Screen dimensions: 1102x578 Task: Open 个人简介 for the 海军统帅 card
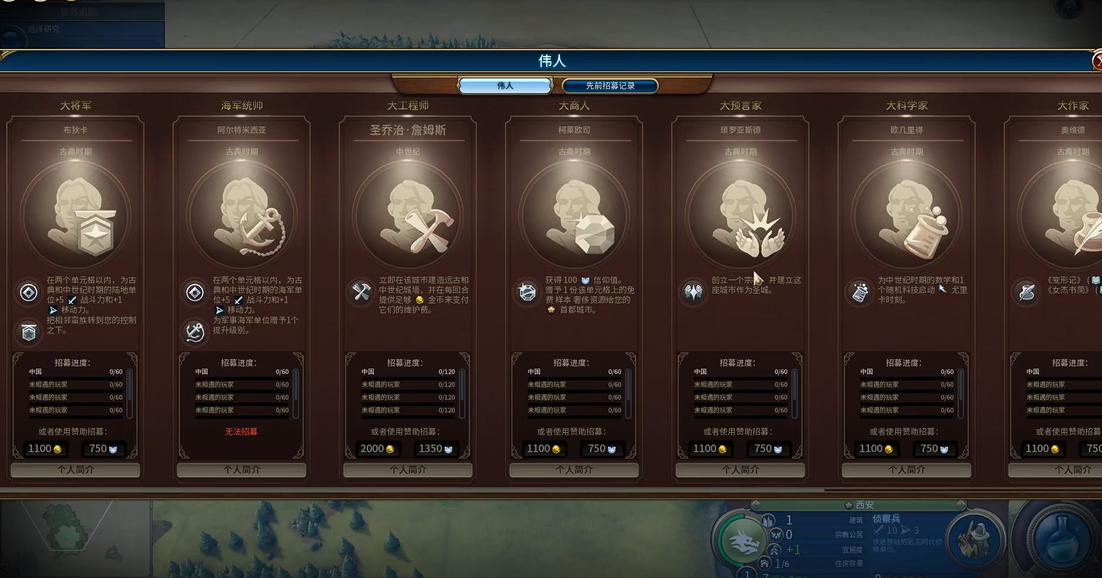tap(241, 469)
